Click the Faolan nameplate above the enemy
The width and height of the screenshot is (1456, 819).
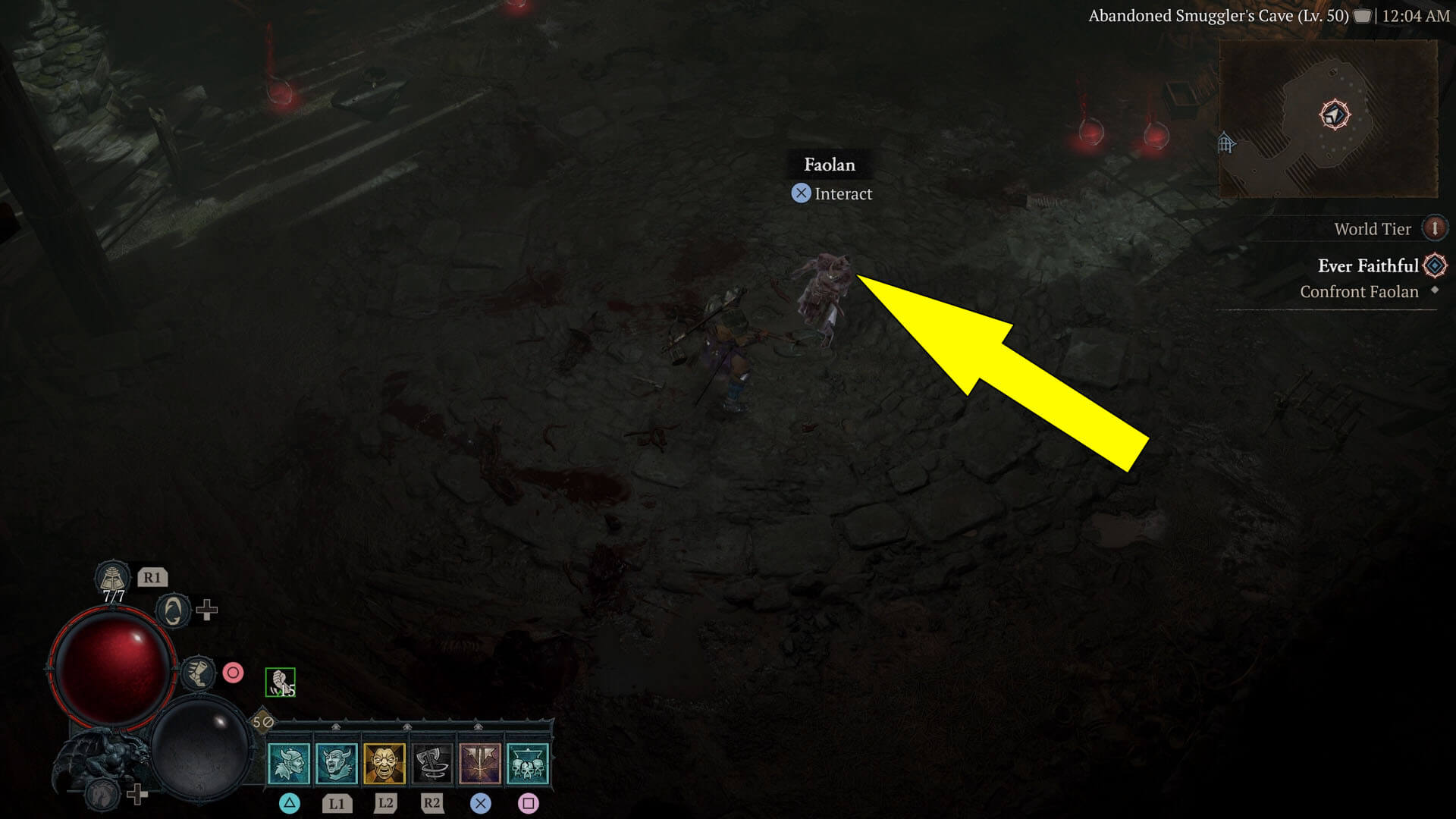coord(830,165)
